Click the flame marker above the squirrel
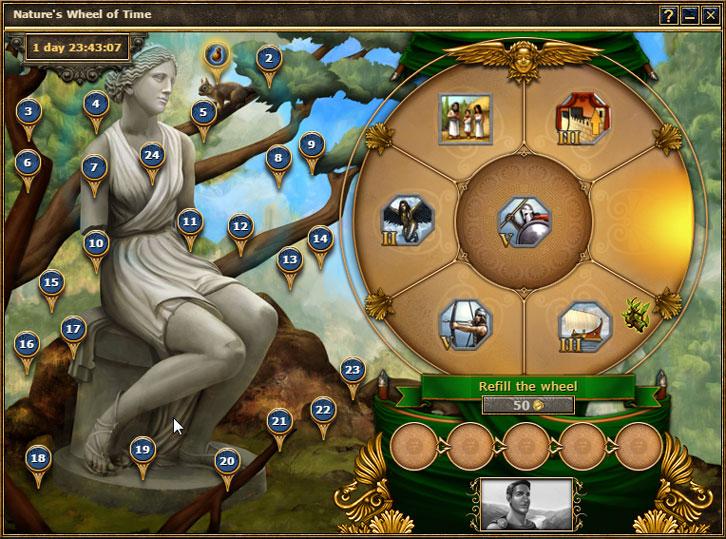726x539 pixels. 216,54
